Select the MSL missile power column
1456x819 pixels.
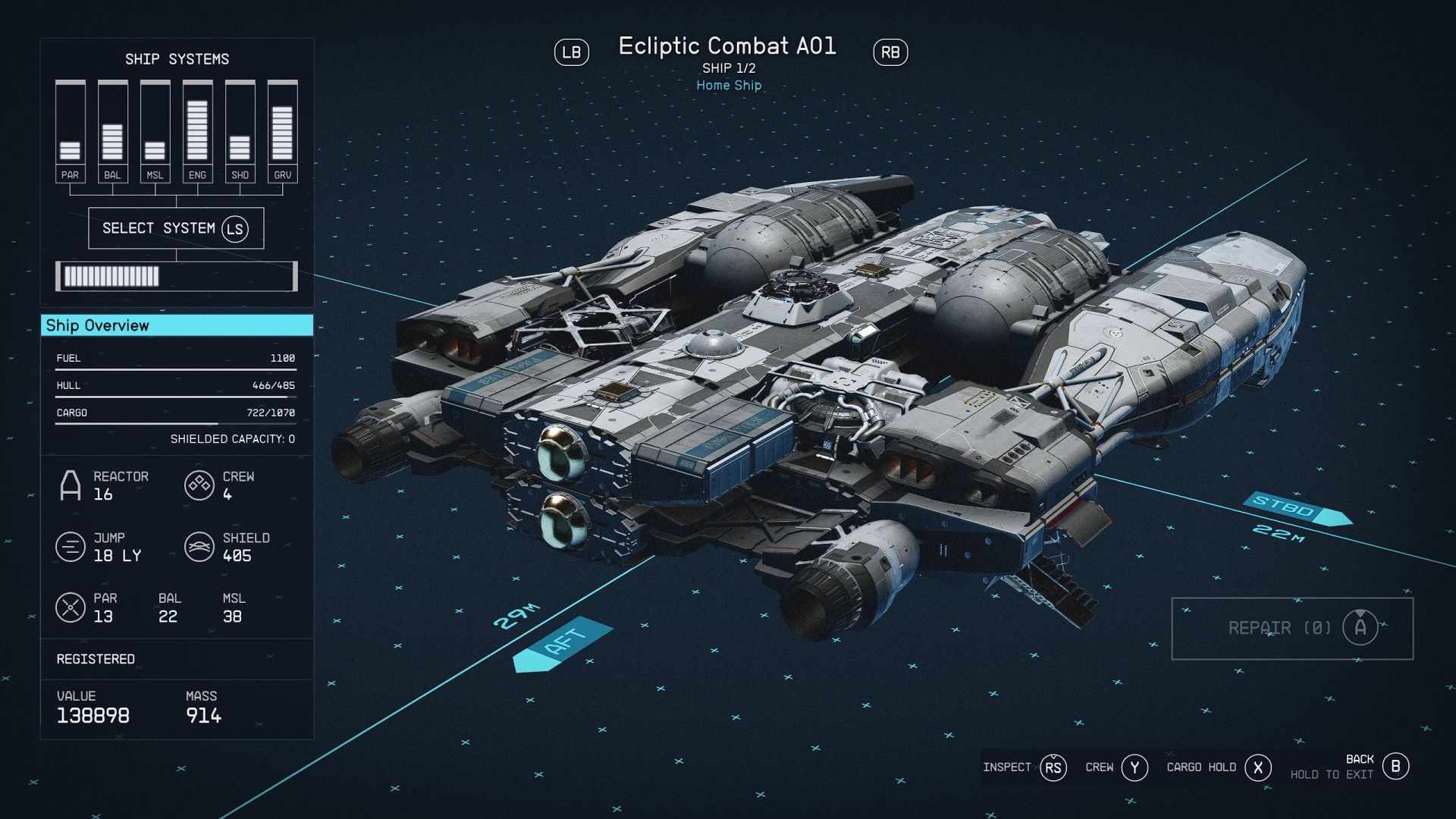pyautogui.click(x=155, y=131)
